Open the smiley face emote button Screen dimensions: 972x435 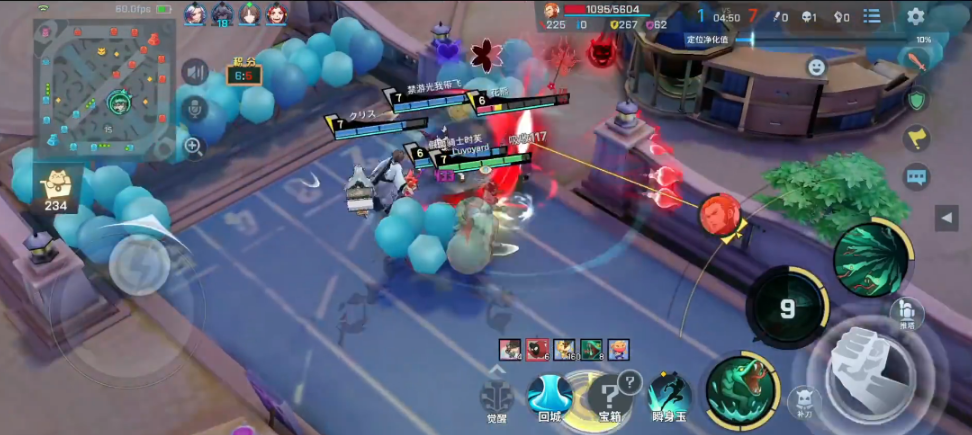(816, 67)
